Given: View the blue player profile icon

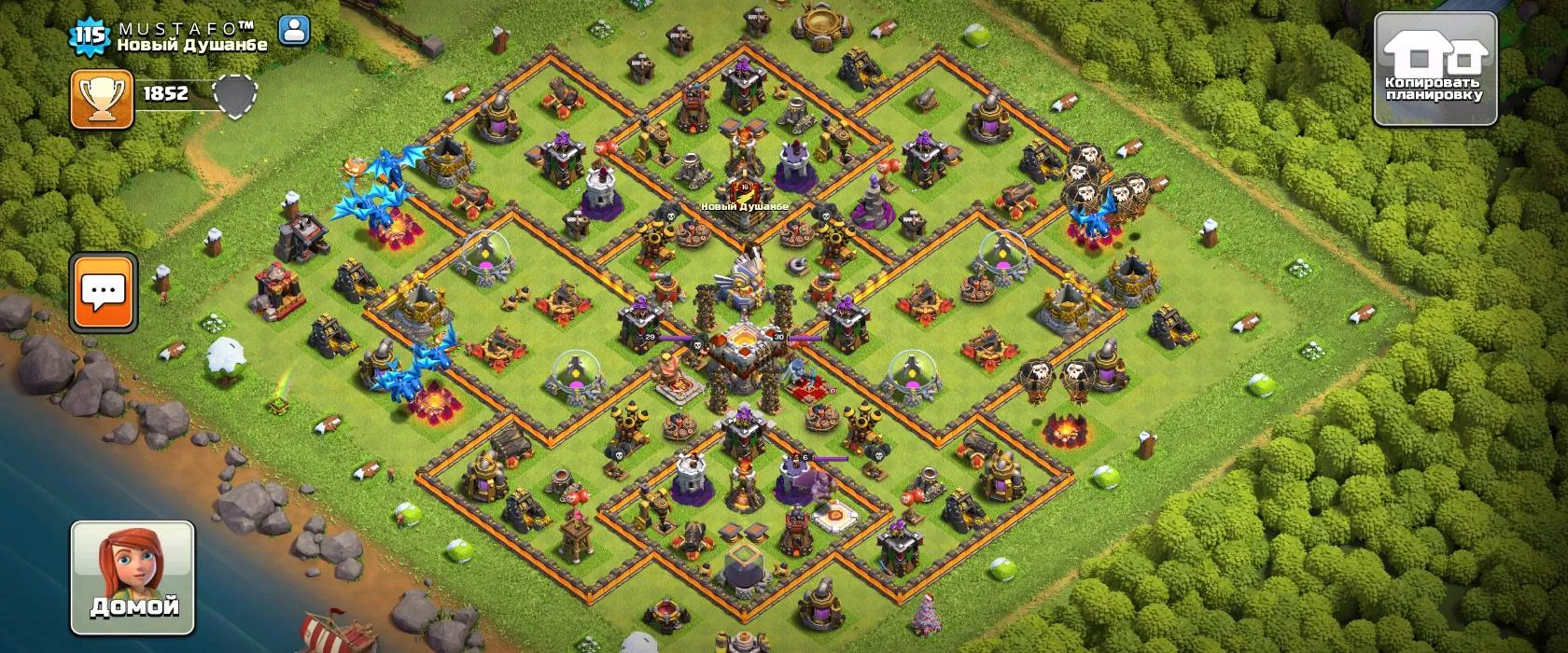Looking at the screenshot, I should [294, 30].
